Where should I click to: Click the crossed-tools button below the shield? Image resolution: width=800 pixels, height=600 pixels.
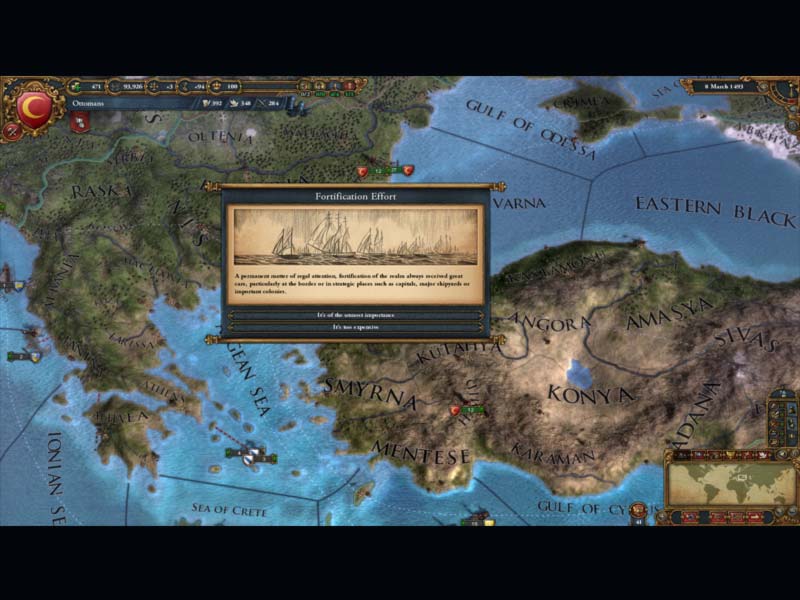point(13,131)
